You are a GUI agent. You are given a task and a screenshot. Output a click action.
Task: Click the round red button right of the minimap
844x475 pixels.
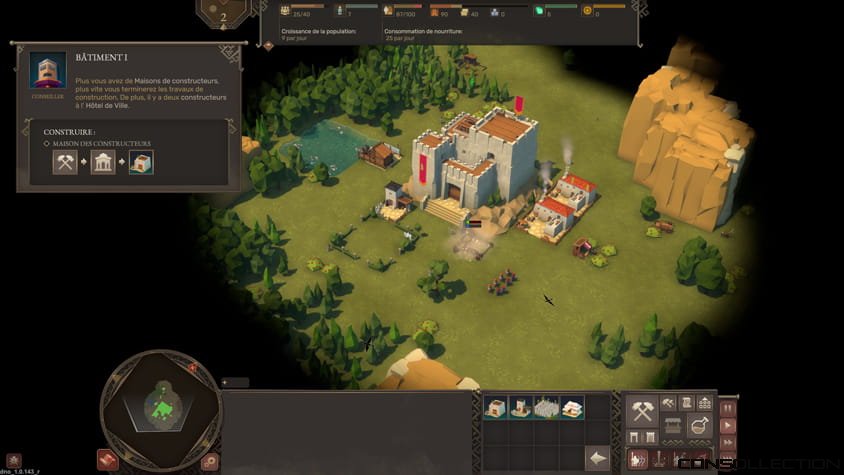pos(210,461)
